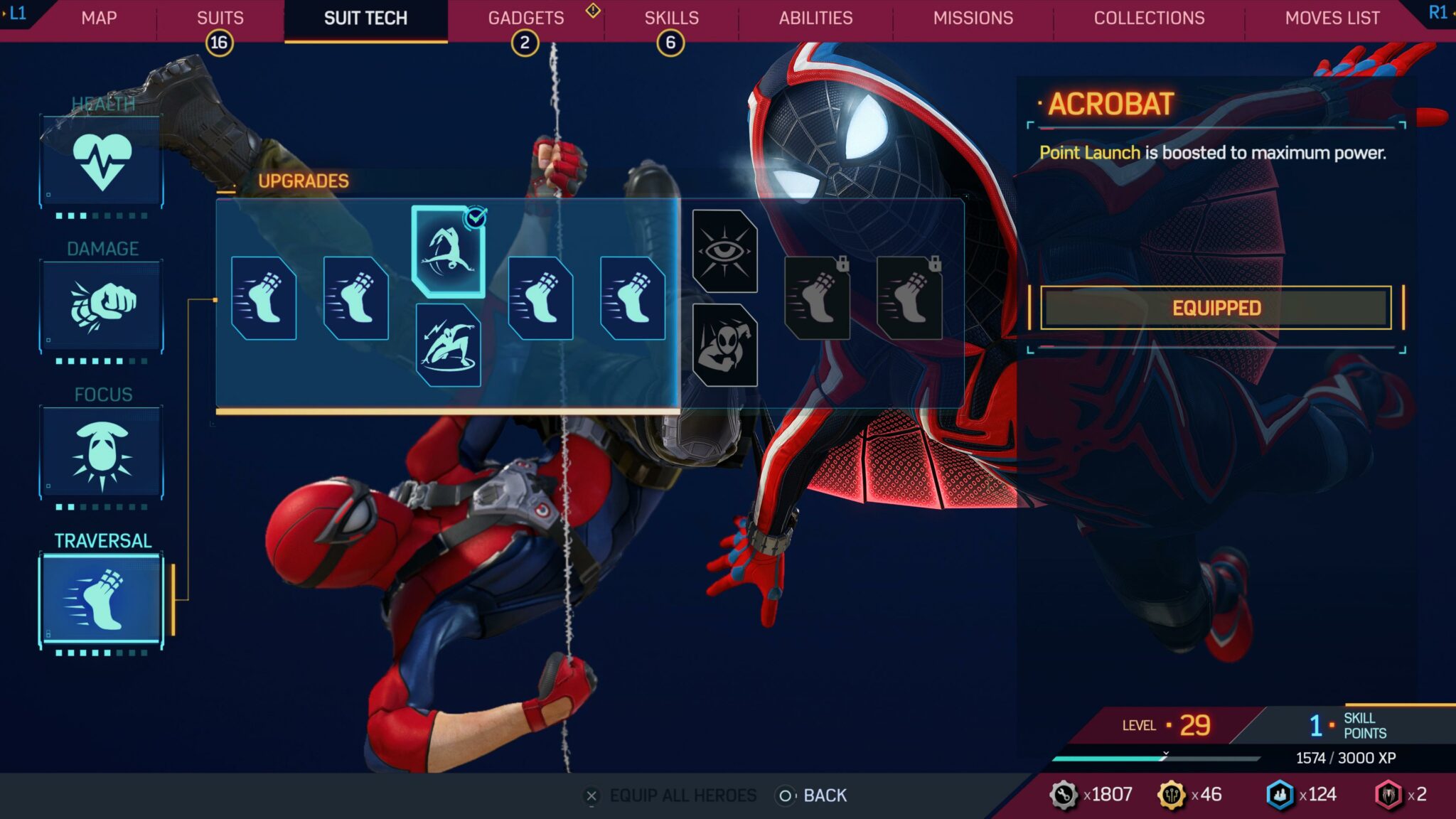The image size is (1456, 819).
Task: Select the Focus spider category
Action: [102, 453]
